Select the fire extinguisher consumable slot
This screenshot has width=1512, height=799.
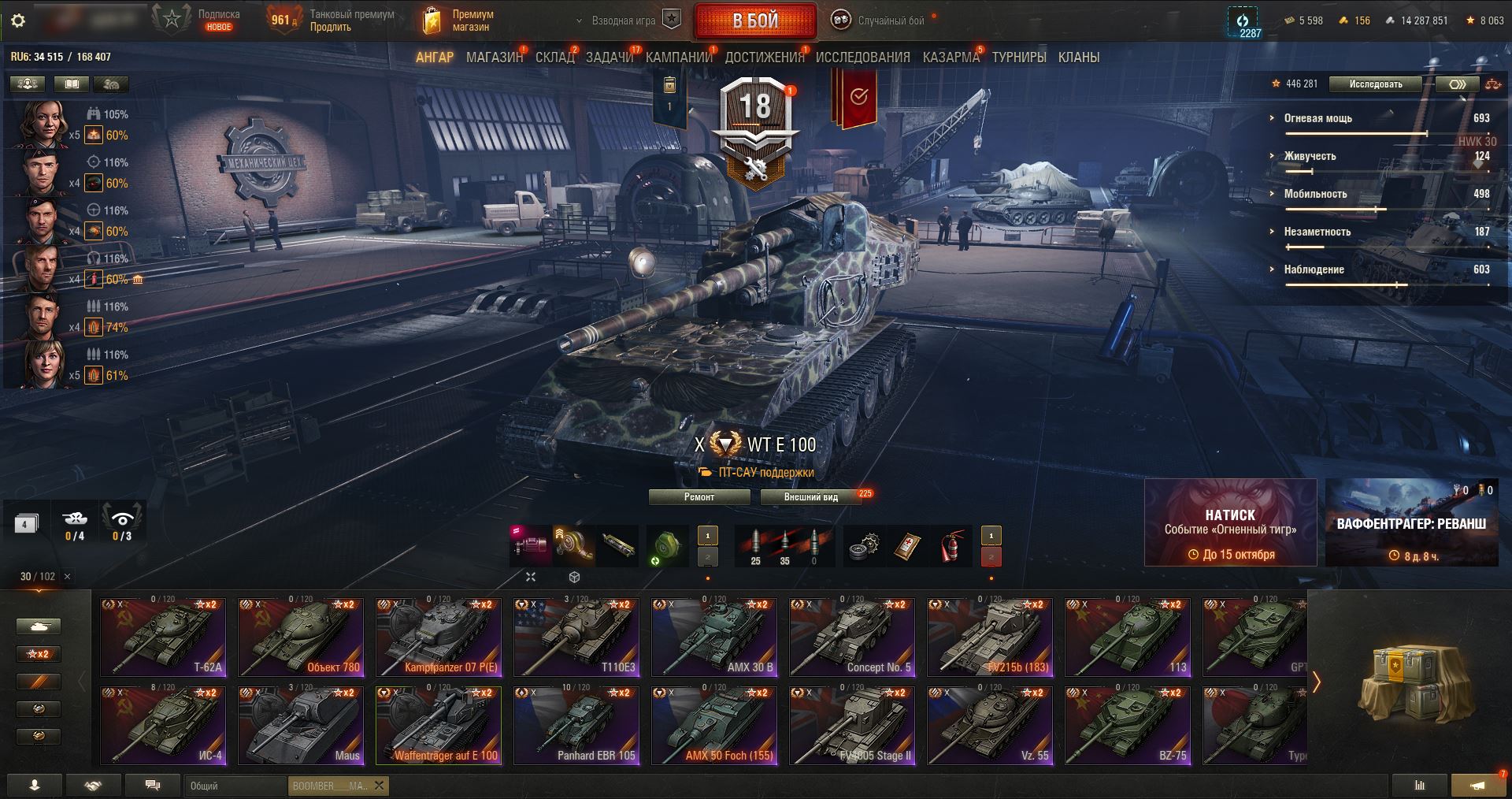951,547
